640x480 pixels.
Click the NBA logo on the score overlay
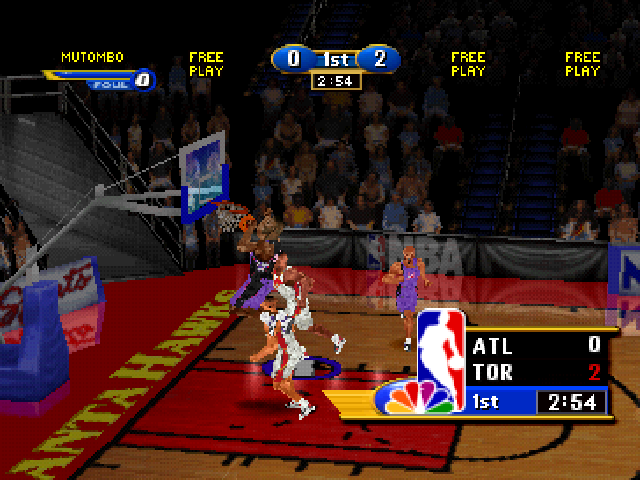pyautogui.click(x=440, y=345)
